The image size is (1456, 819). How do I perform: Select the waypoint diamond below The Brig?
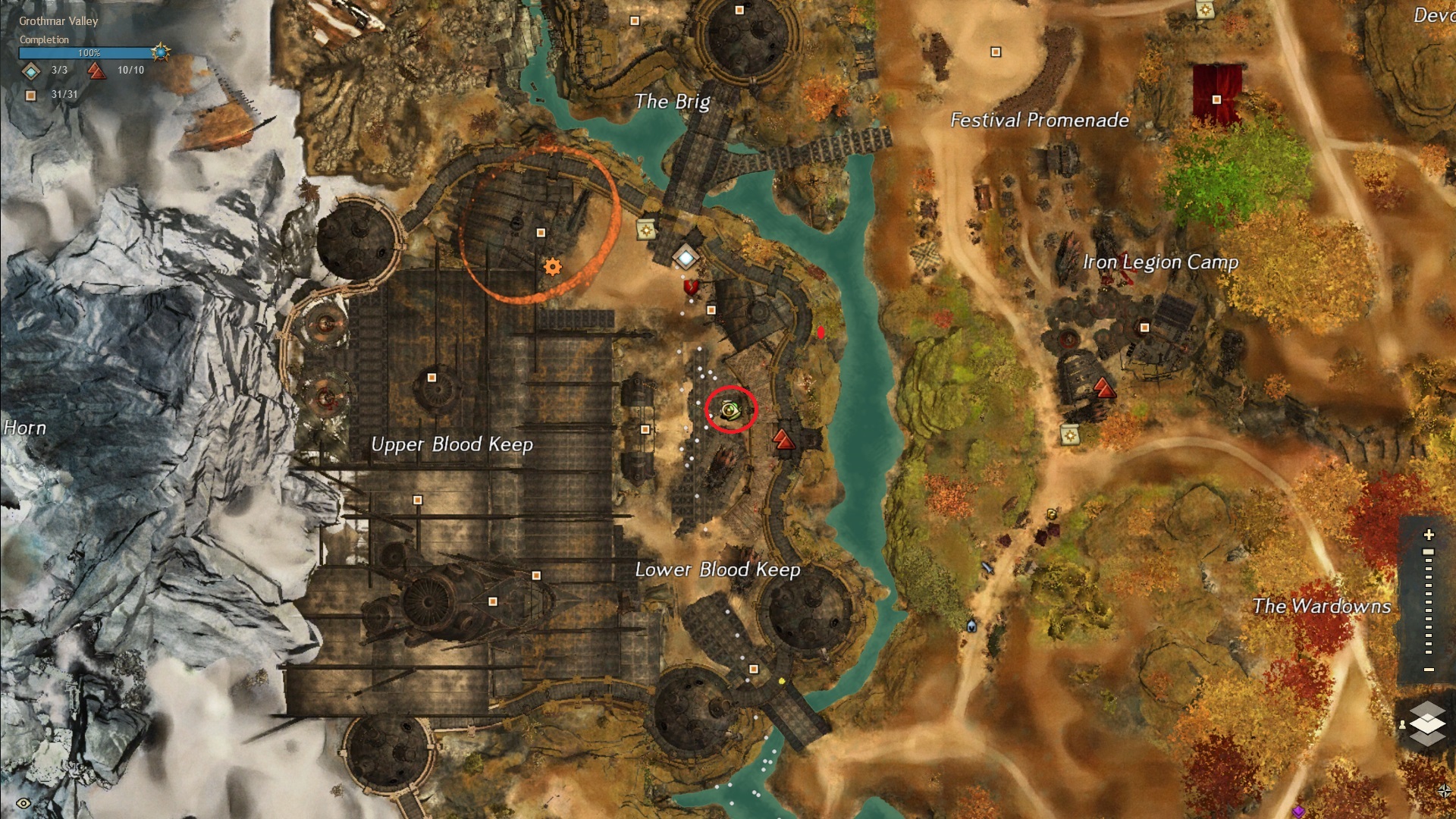[x=686, y=259]
